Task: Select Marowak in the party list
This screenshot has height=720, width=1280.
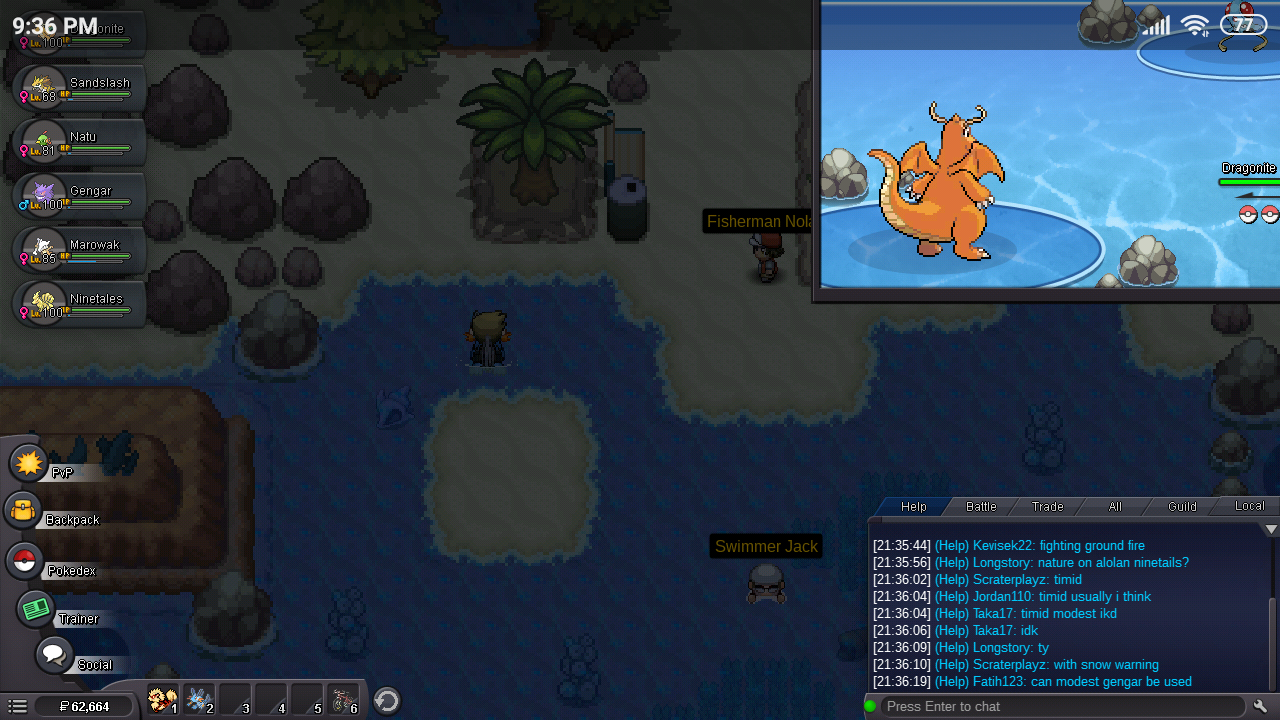Action: pyautogui.click(x=80, y=250)
